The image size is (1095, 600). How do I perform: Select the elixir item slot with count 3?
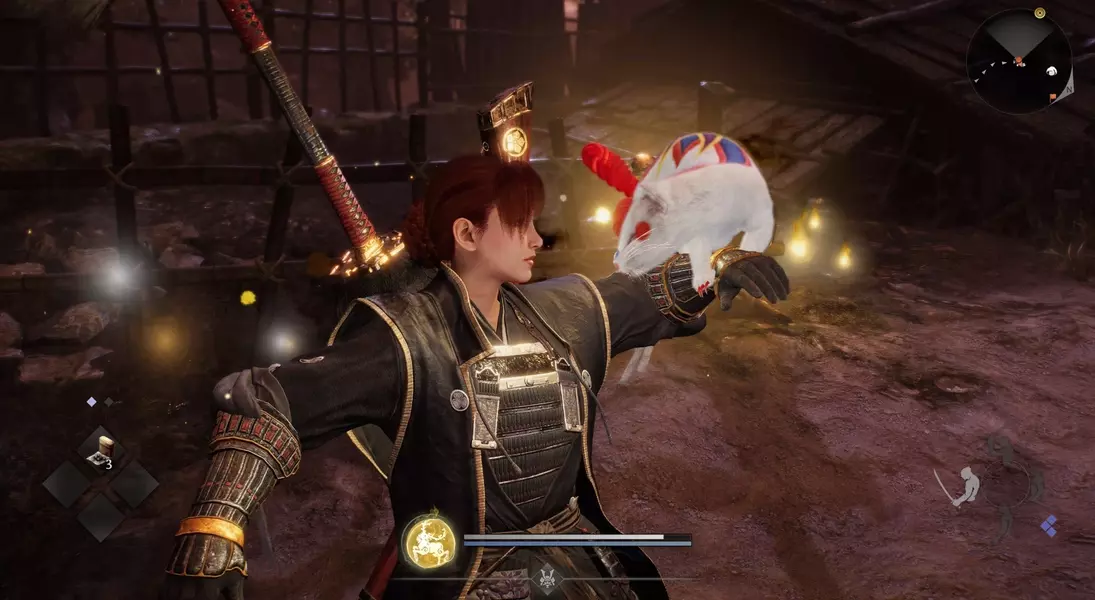(x=101, y=452)
